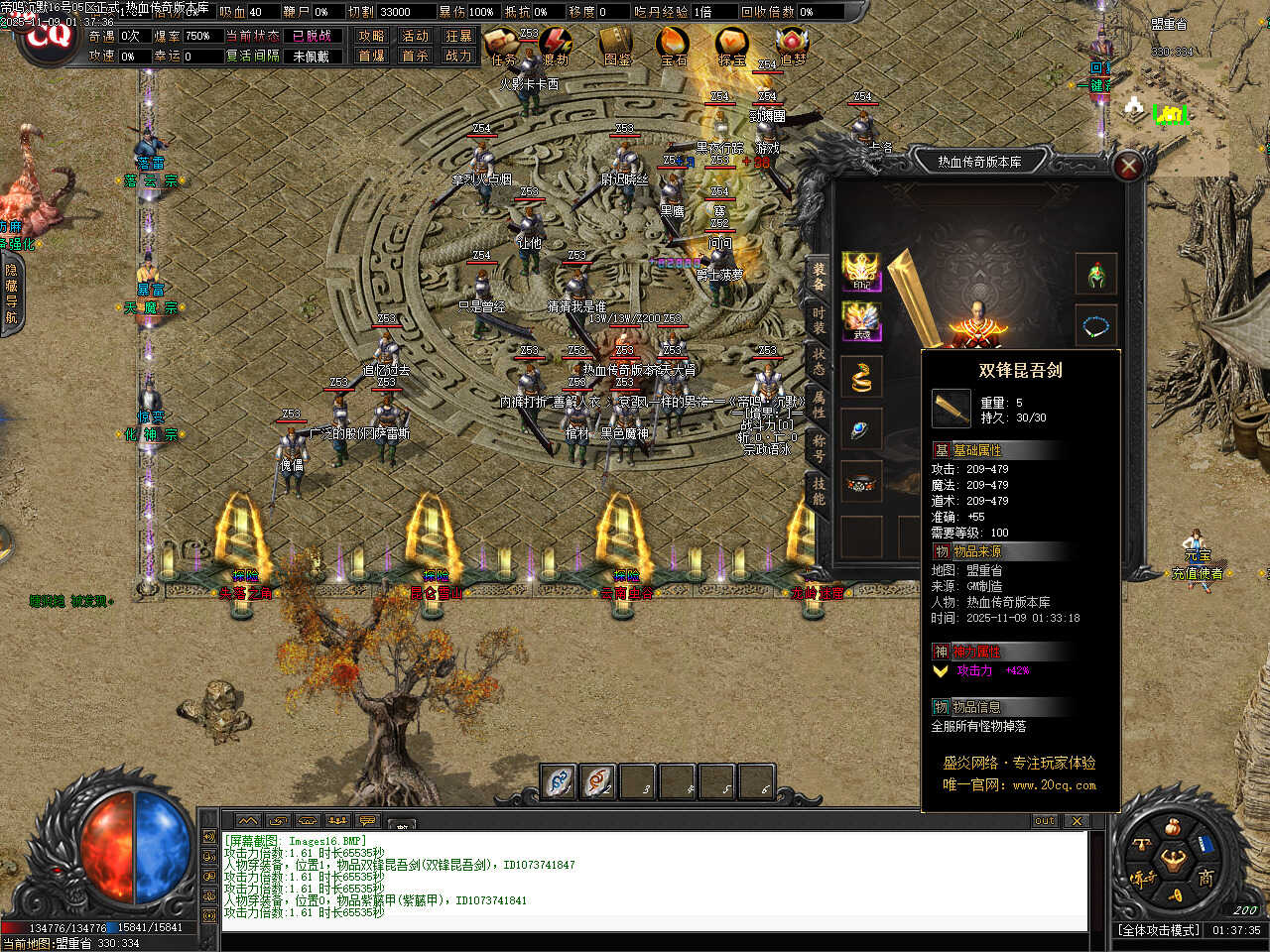
Task: Select the green helmet equipment slot
Action: (1096, 273)
